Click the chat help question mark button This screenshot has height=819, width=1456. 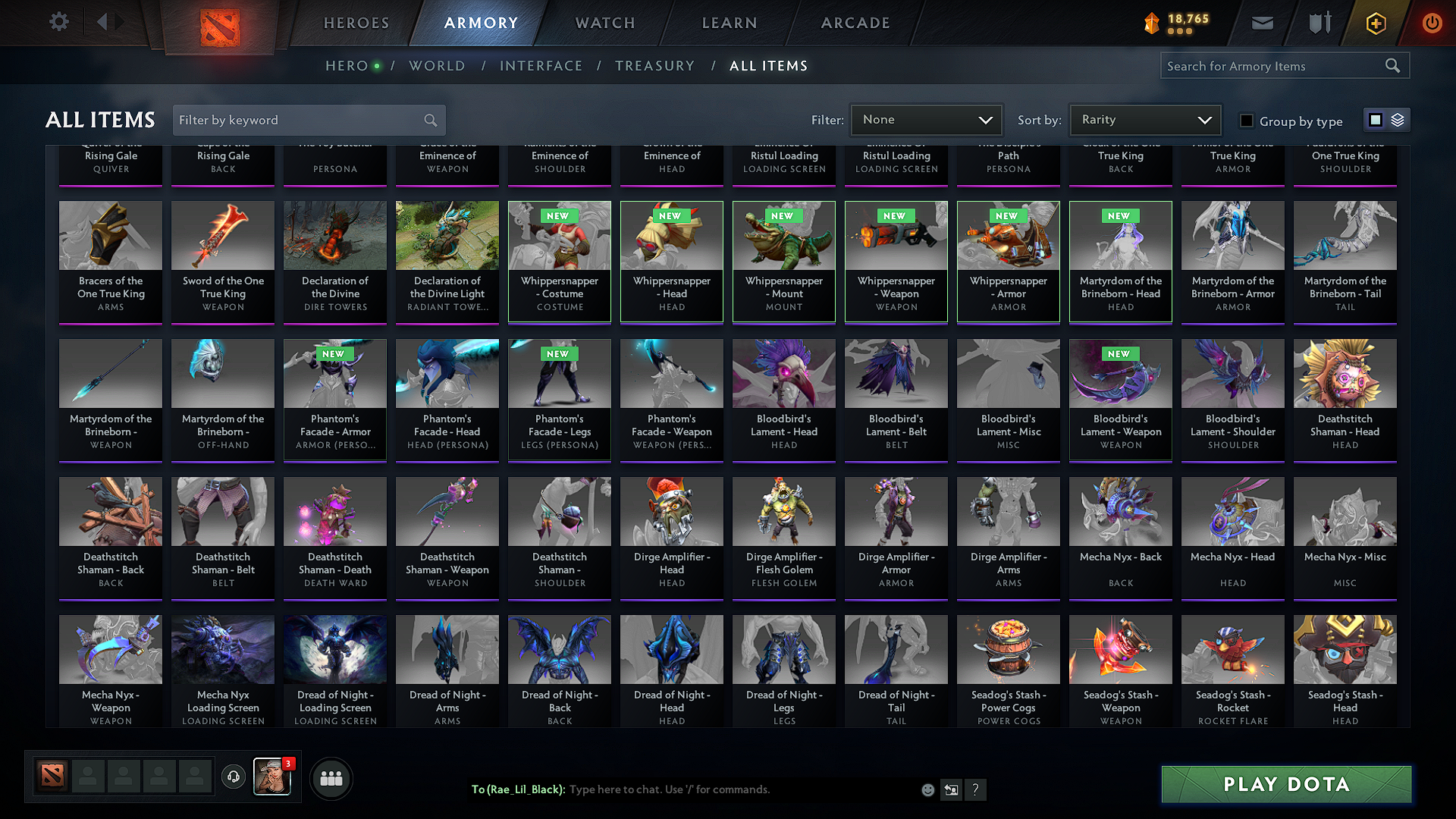pos(976,789)
